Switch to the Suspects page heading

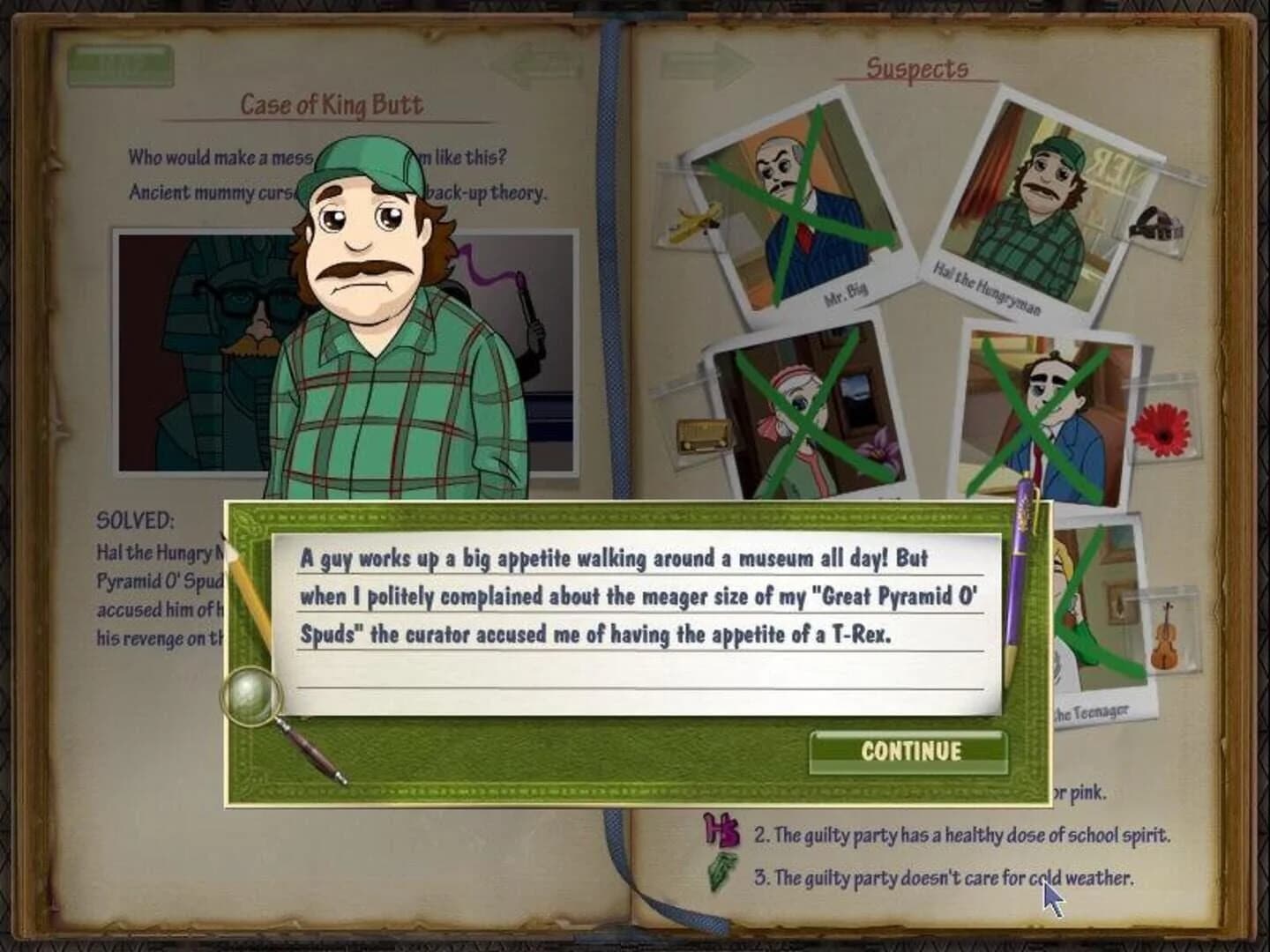917,66
